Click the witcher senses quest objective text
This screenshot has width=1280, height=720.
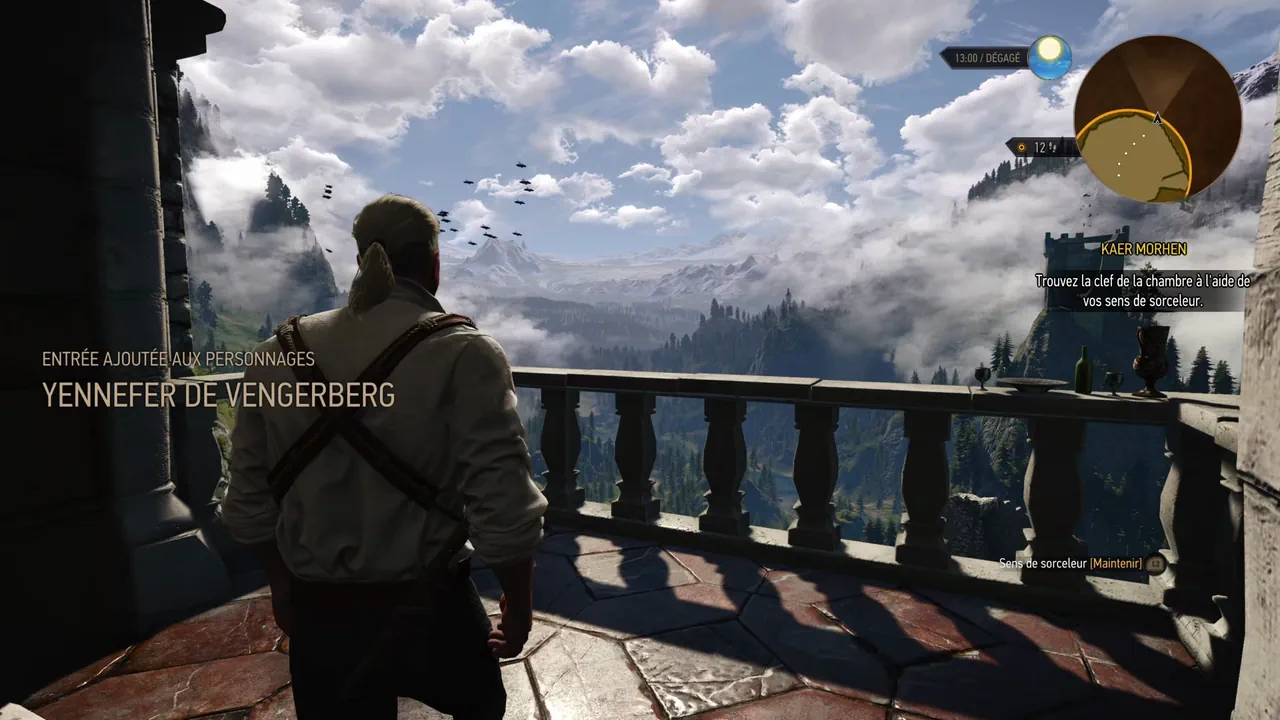tap(1142, 291)
